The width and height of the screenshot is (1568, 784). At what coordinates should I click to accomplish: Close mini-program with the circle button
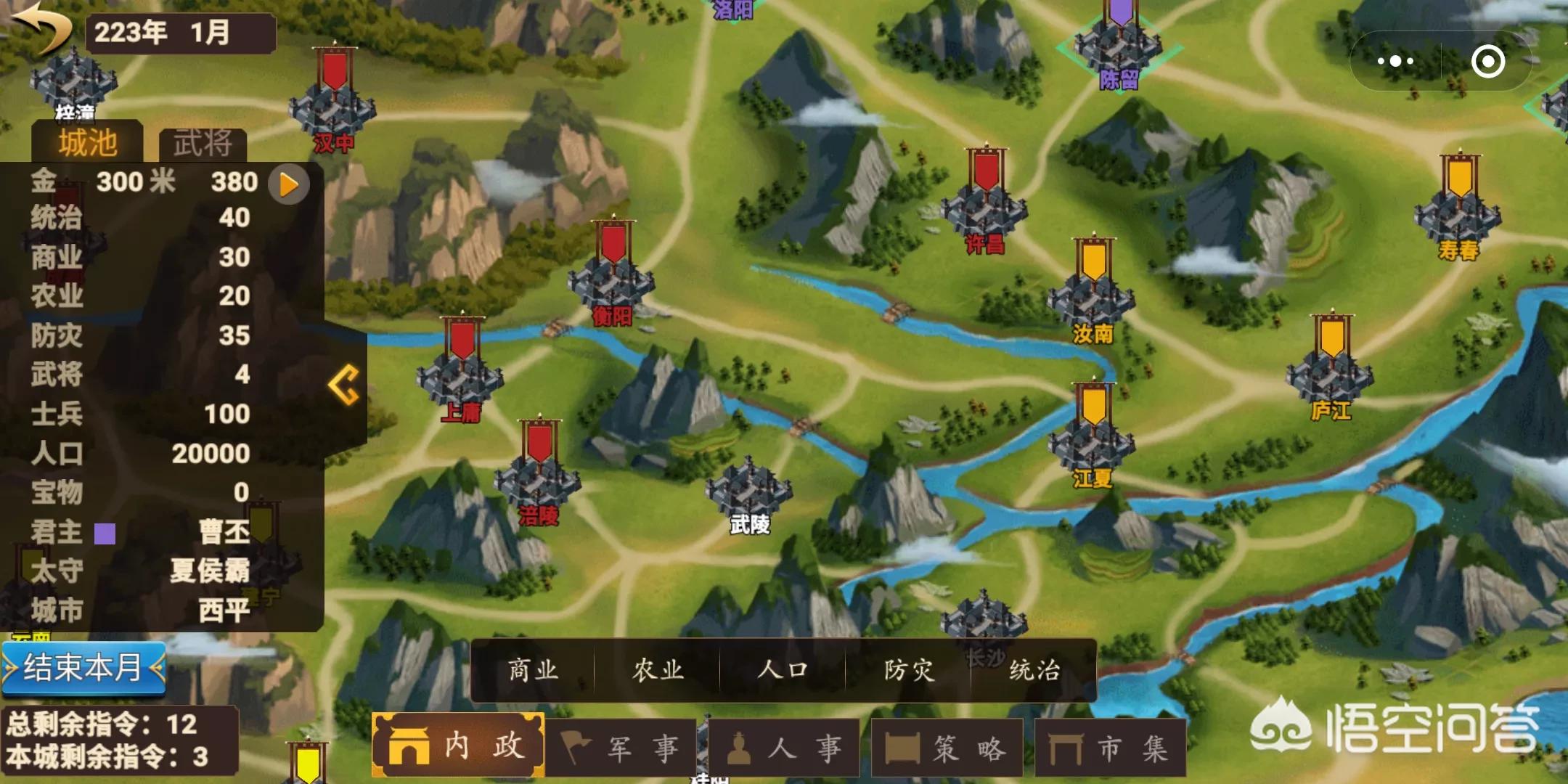coord(1487,61)
